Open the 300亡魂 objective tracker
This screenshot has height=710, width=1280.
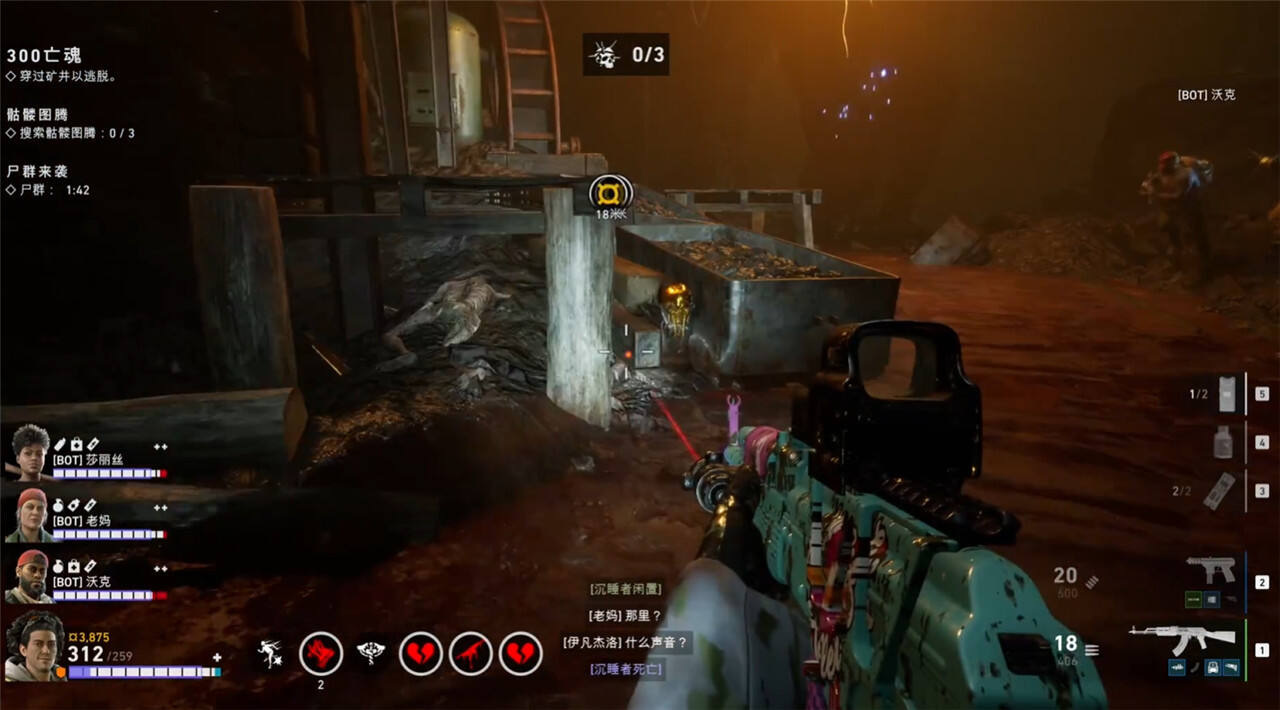(x=44, y=56)
